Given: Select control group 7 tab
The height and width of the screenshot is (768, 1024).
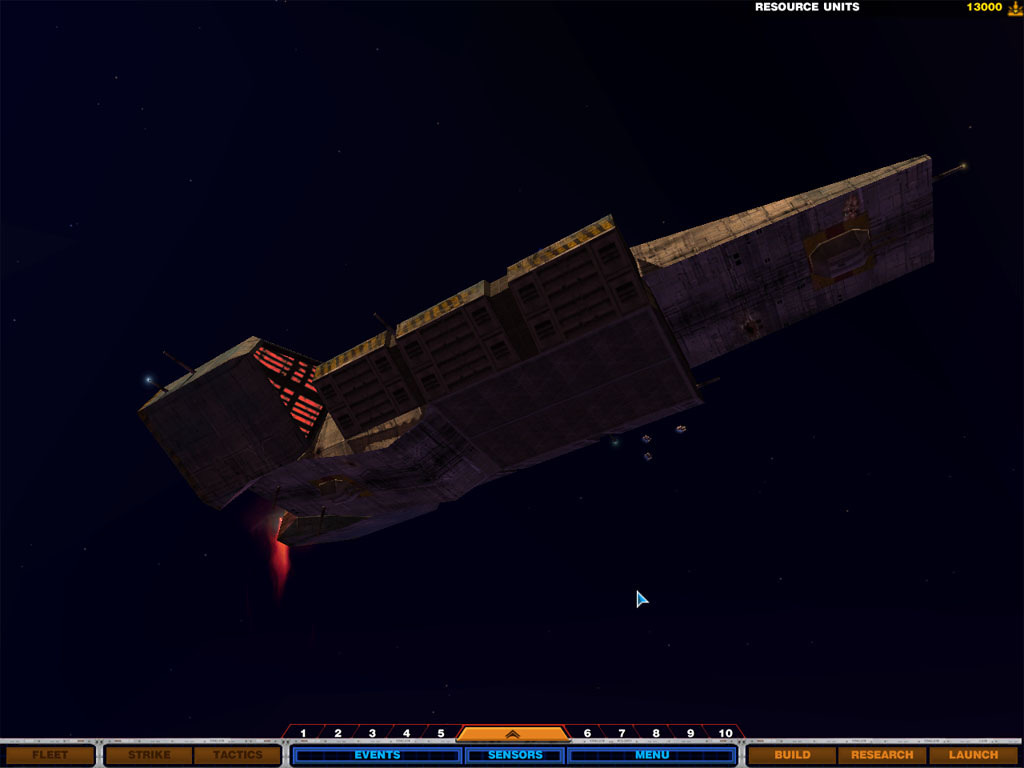Looking at the screenshot, I should (x=621, y=733).
